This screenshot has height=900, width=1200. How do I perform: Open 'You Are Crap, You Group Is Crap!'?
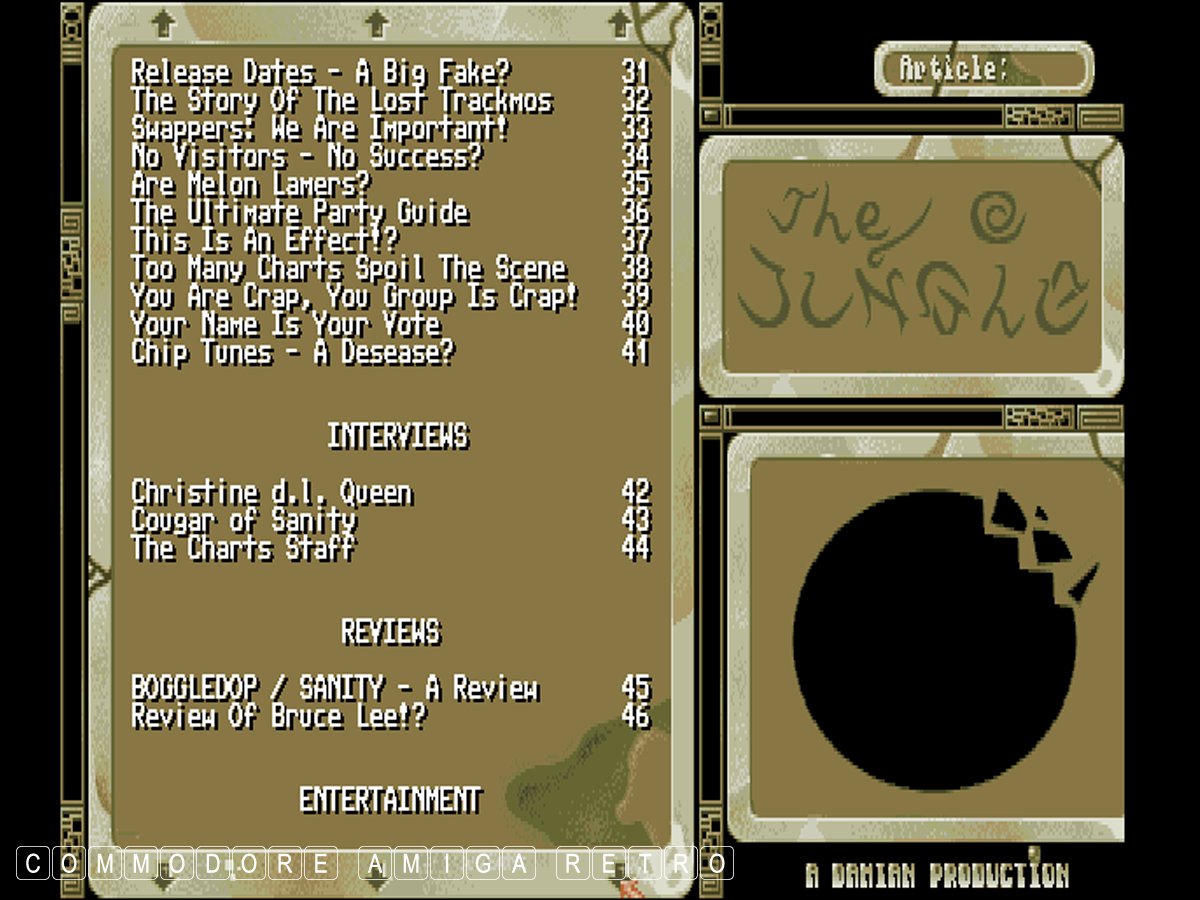coord(355,296)
